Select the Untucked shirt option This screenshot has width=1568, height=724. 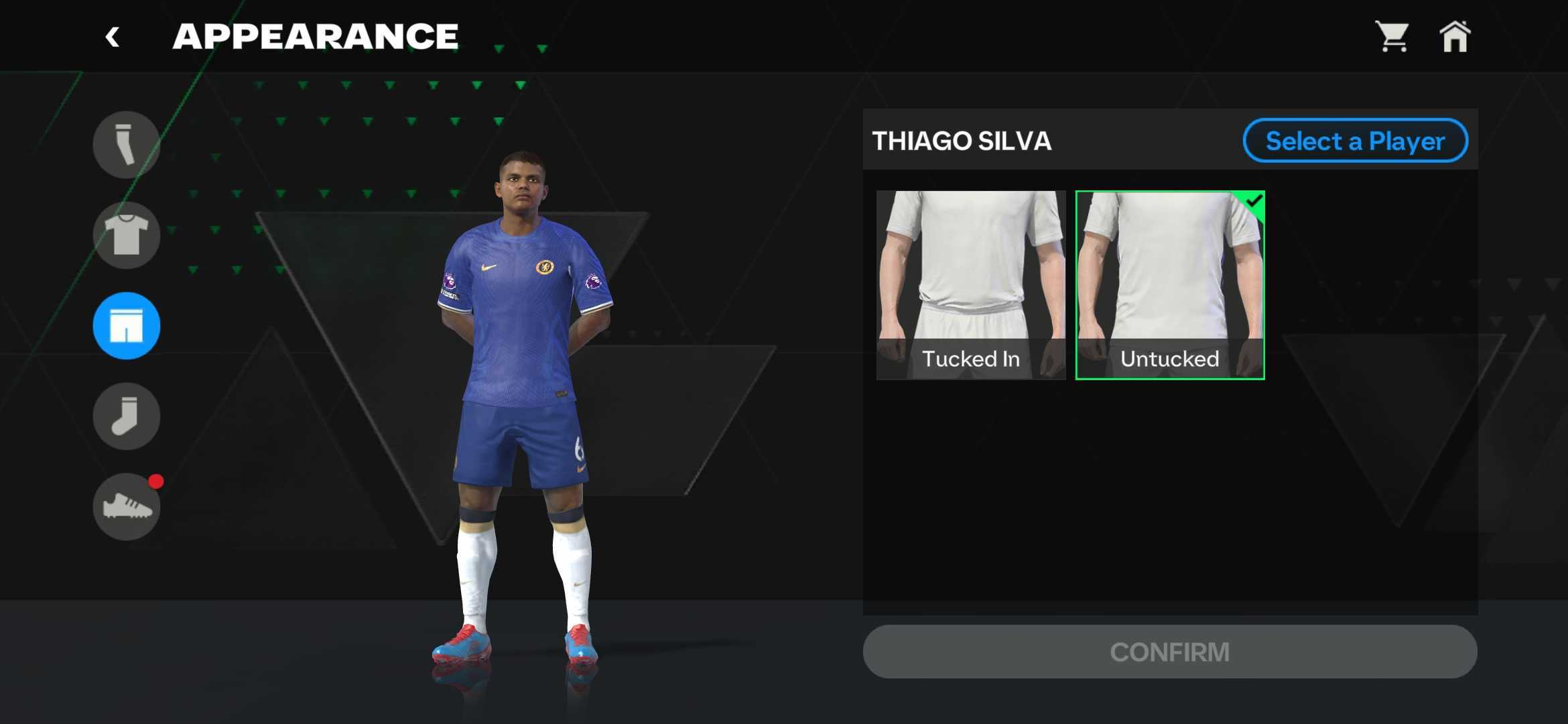[1169, 285]
